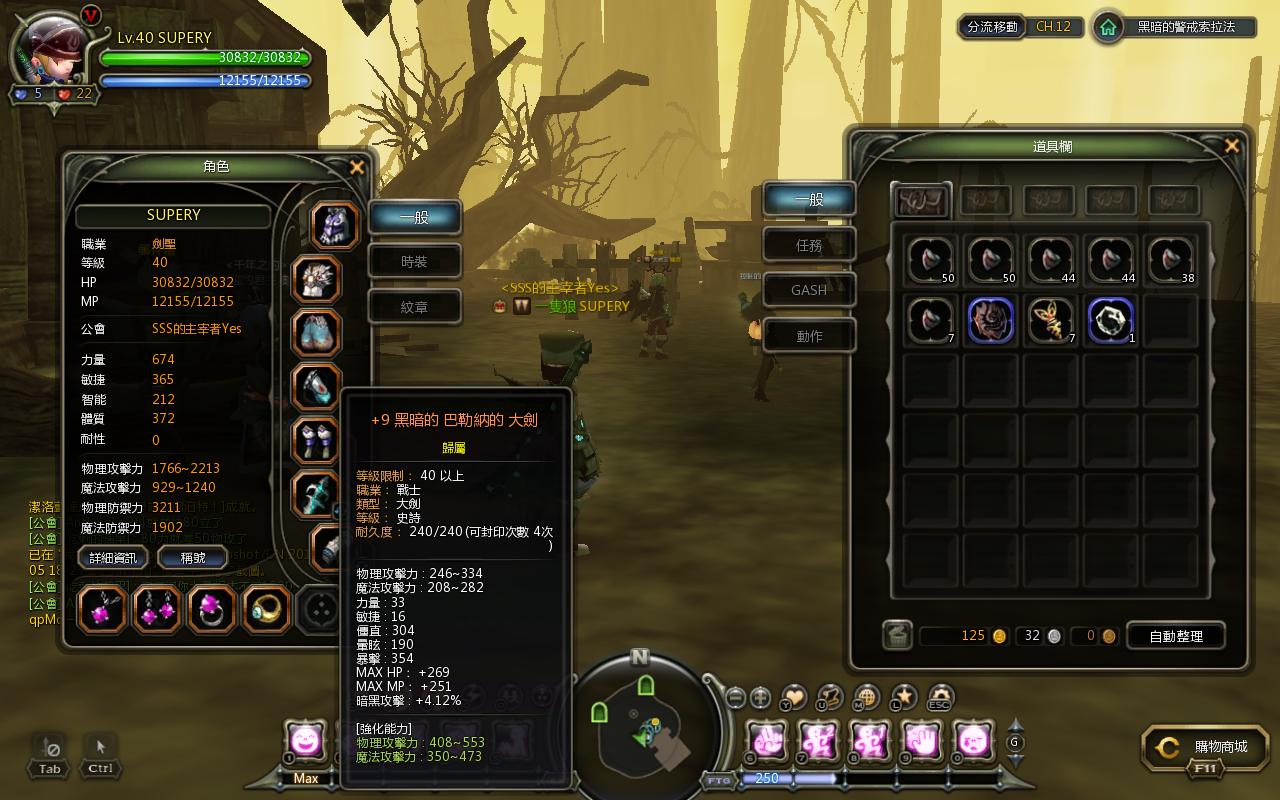1280x800 pixels.
Task: Select the helmet equipment slot
Action: pyautogui.click(x=334, y=224)
